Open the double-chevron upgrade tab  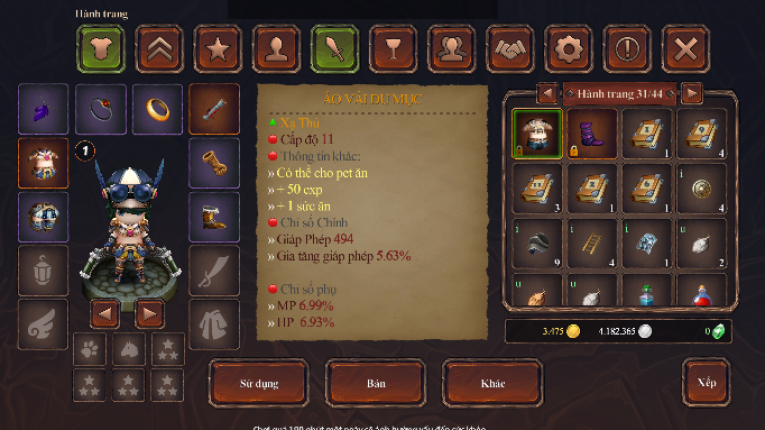pos(159,48)
